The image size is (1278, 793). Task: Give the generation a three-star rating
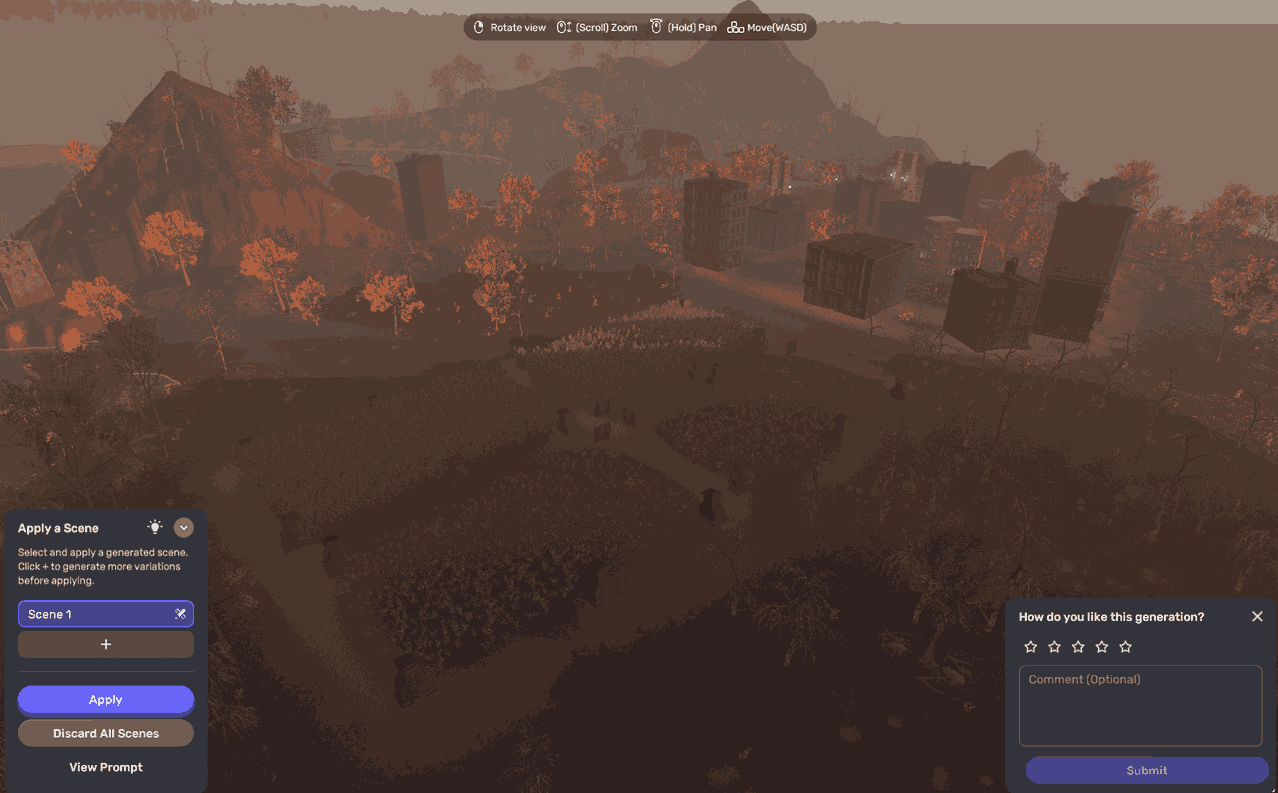1078,647
